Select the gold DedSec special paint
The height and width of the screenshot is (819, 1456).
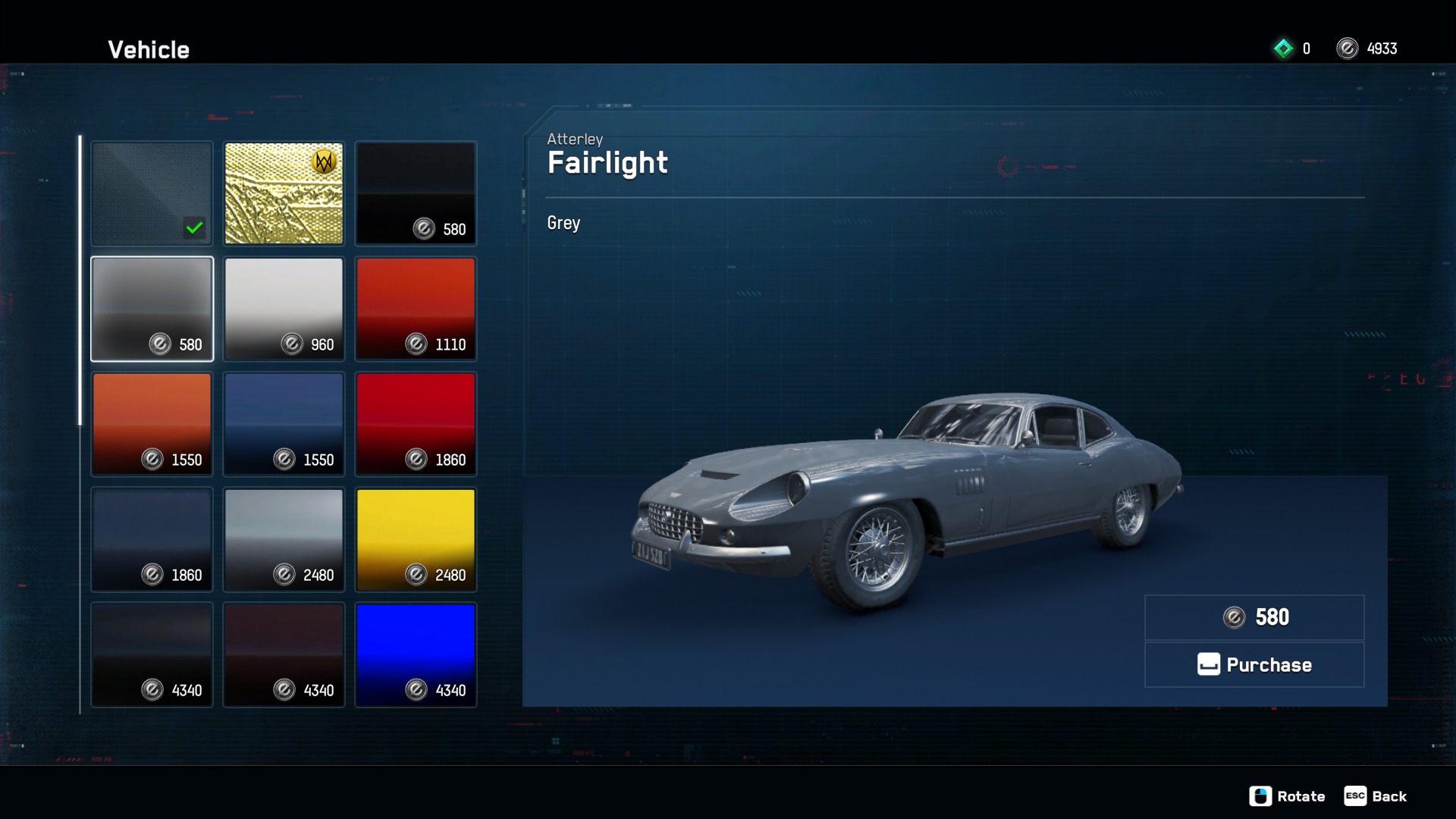pos(284,193)
